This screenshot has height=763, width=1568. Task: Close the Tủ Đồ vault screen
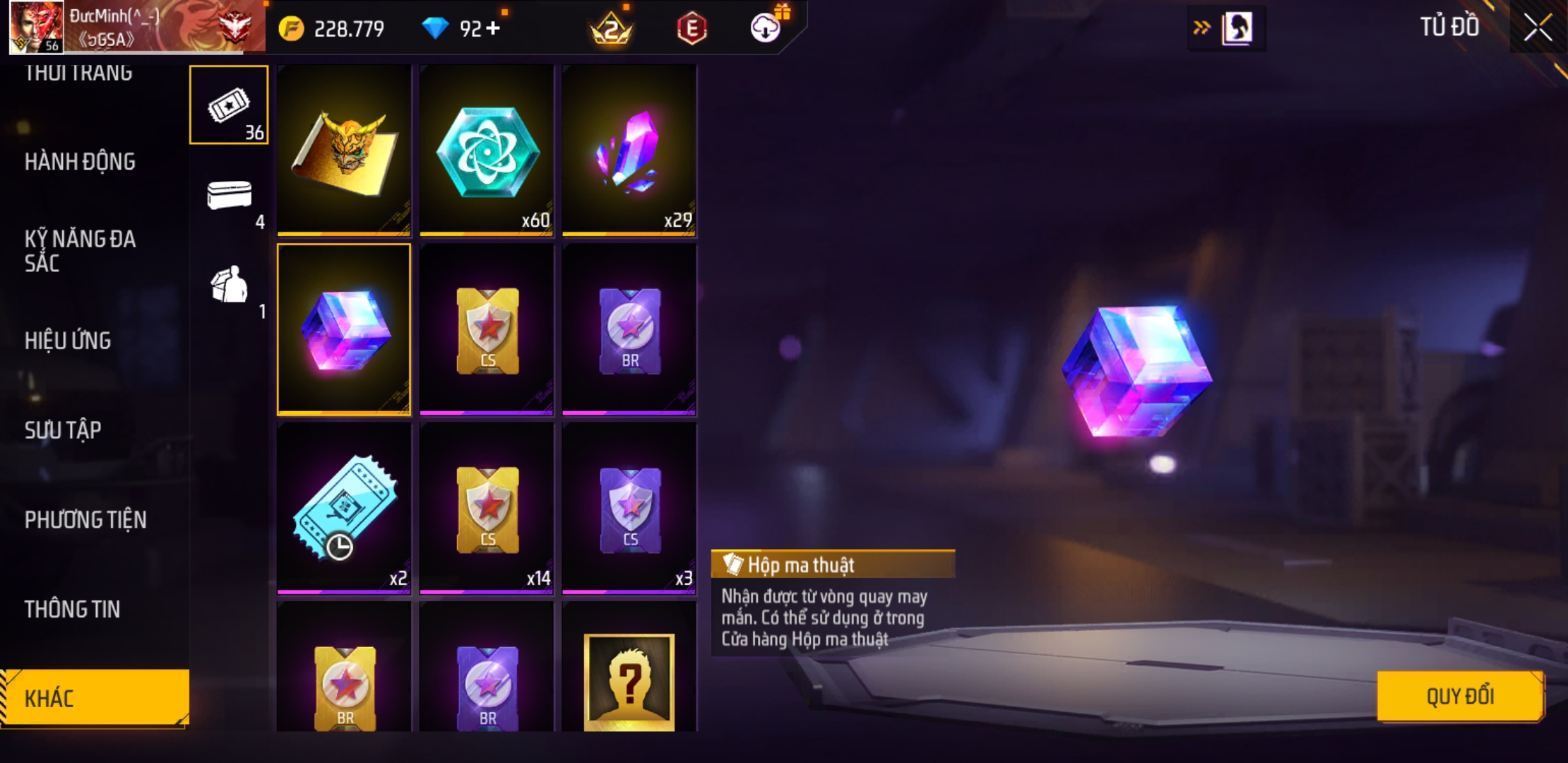[1537, 28]
